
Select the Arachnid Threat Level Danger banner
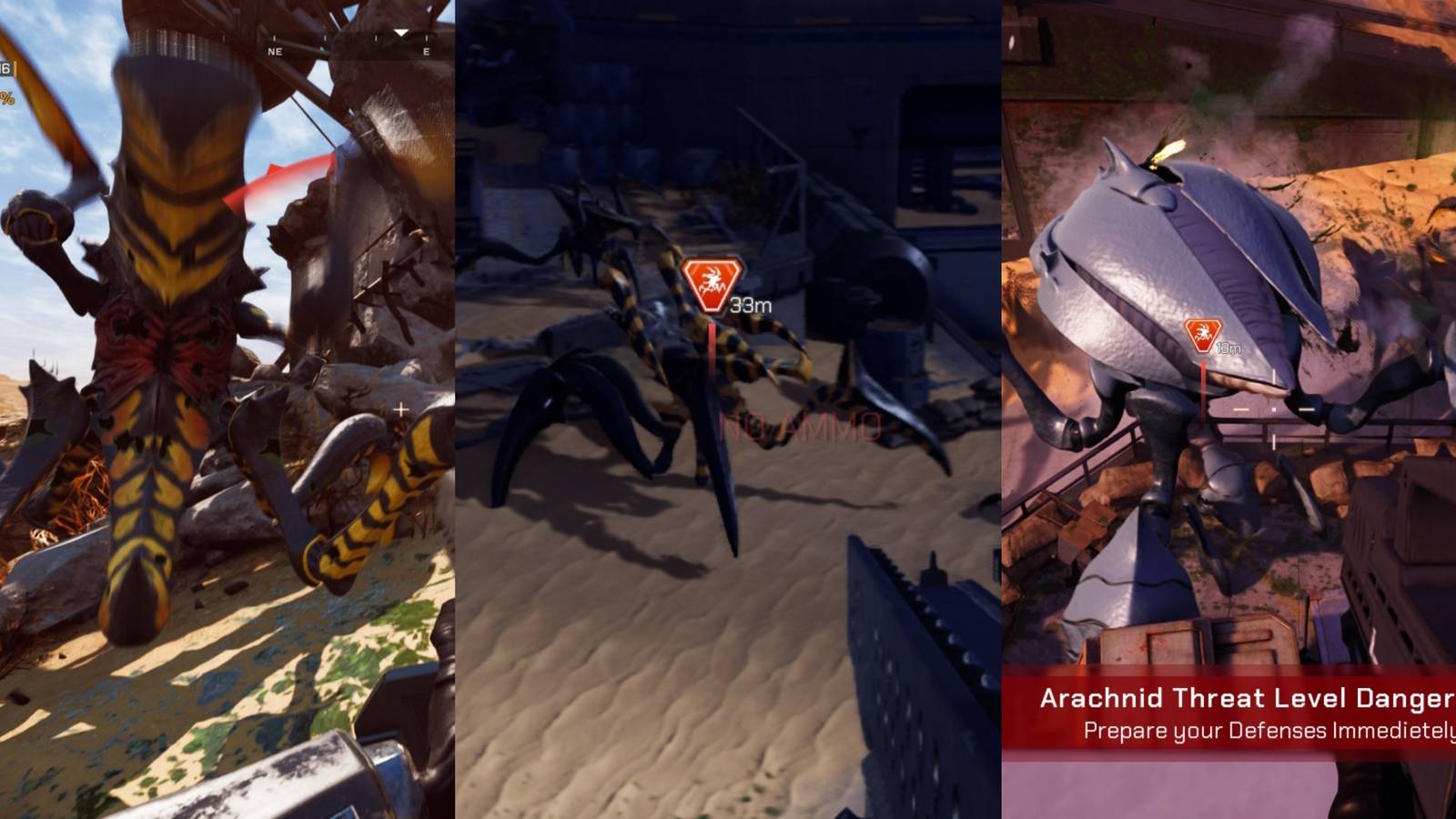point(1247,700)
